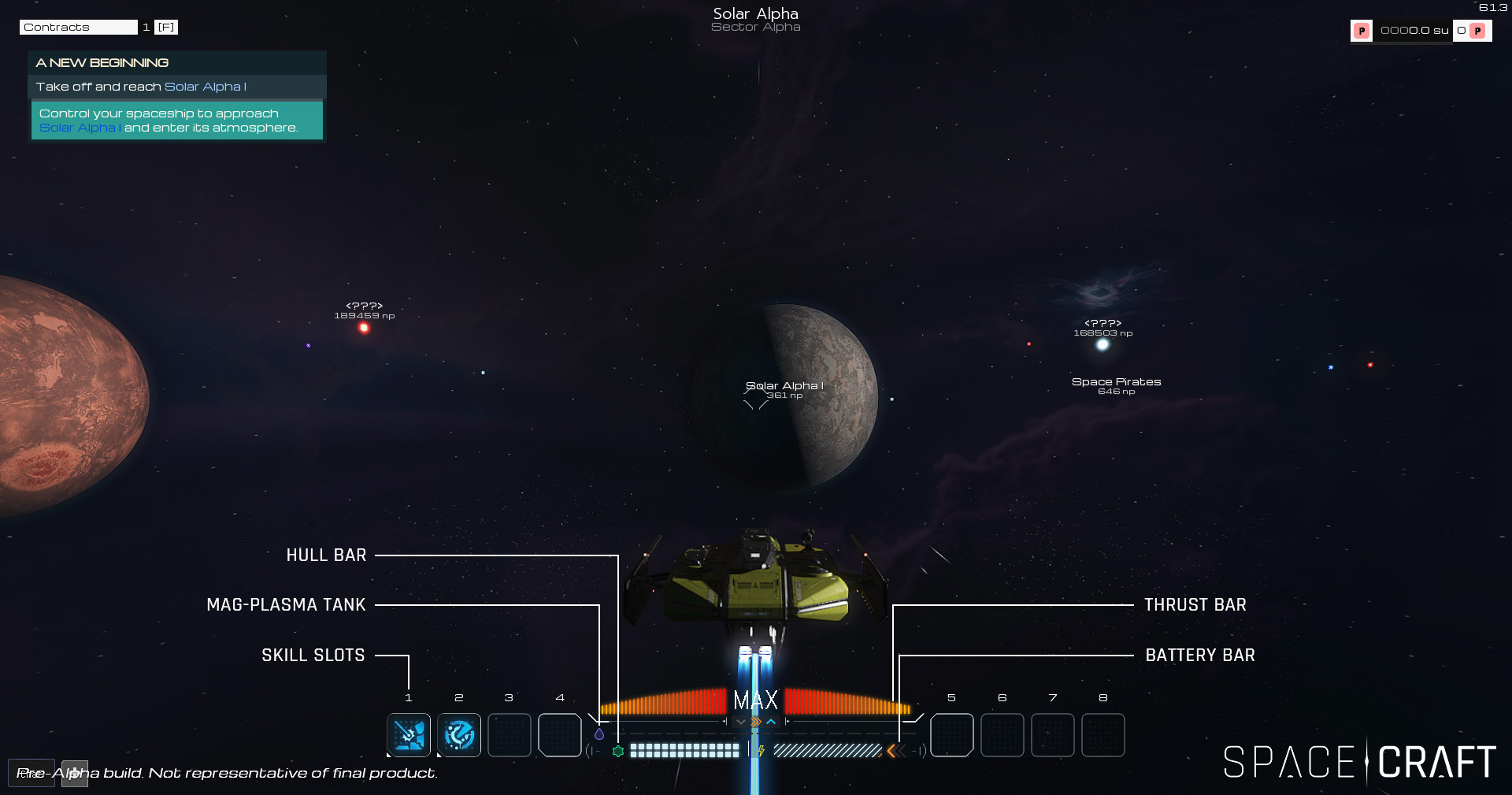
Task: Open the Contracts panel header
Action: point(78,28)
